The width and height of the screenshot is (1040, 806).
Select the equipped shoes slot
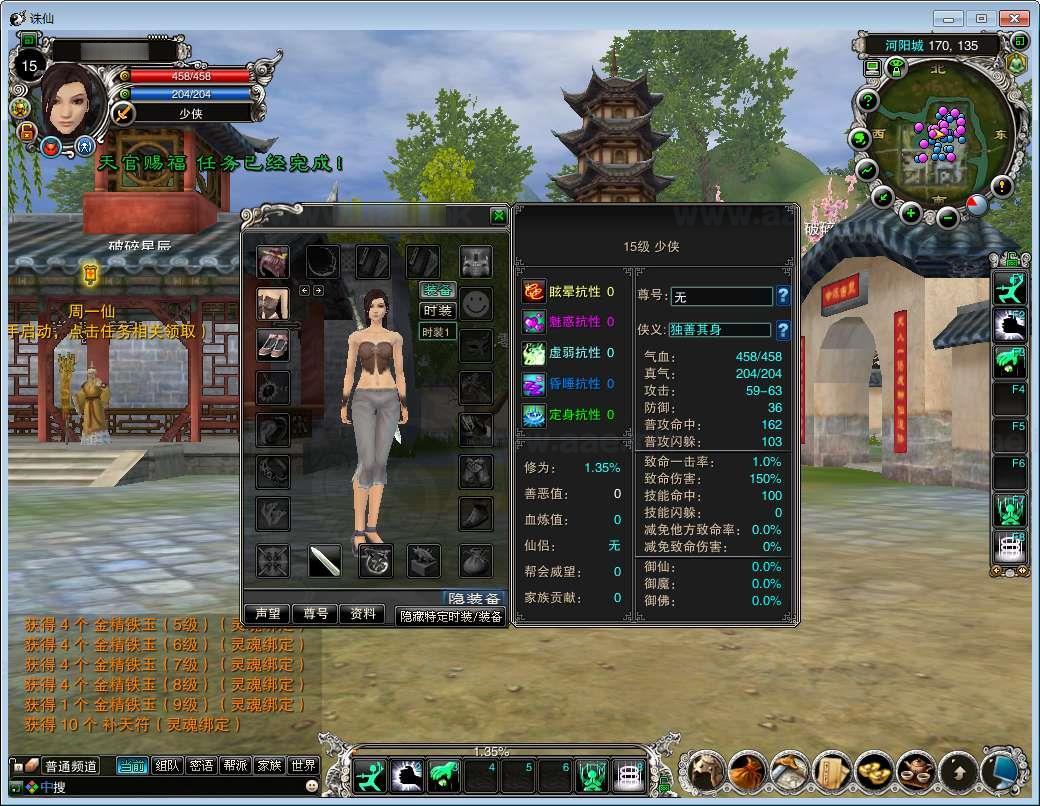[272, 343]
